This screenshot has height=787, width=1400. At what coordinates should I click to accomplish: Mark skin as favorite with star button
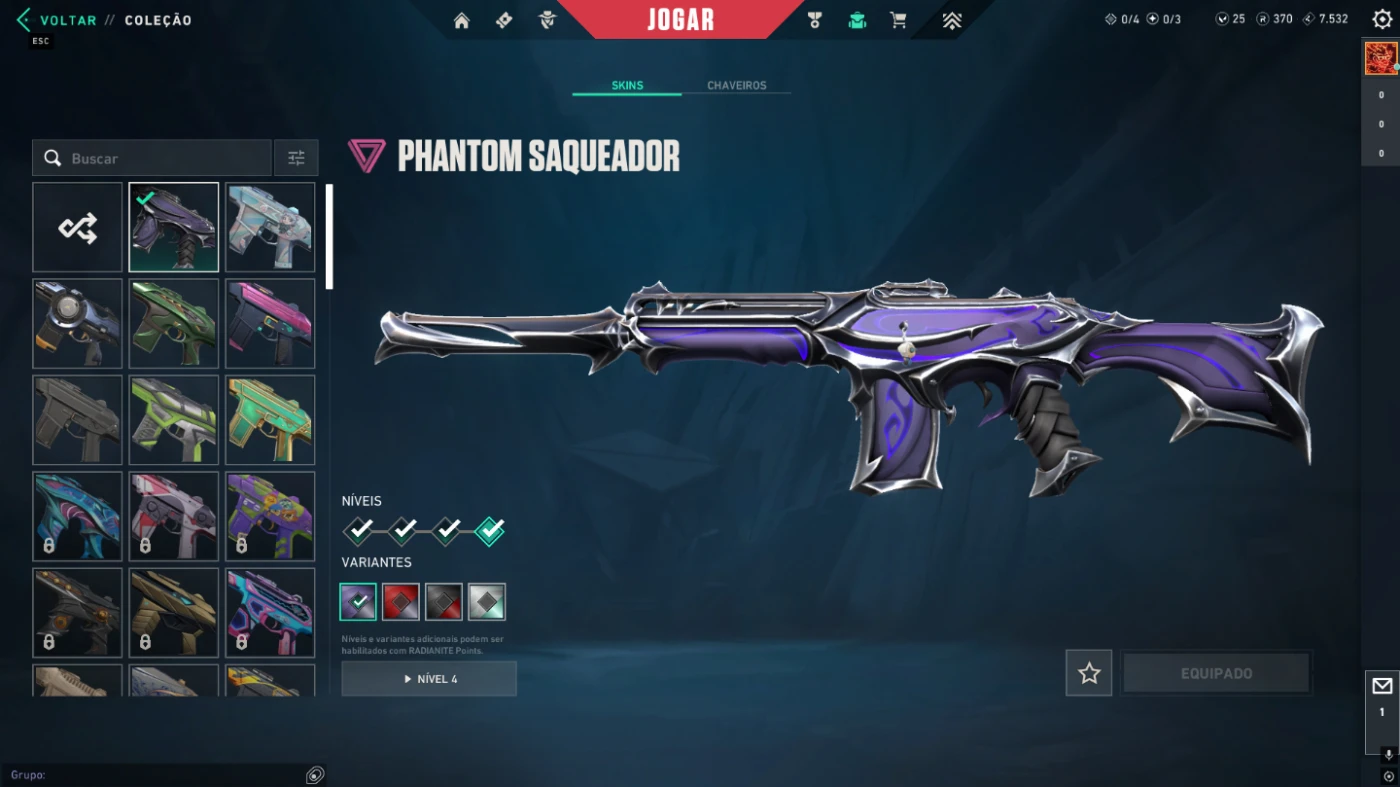(1089, 674)
